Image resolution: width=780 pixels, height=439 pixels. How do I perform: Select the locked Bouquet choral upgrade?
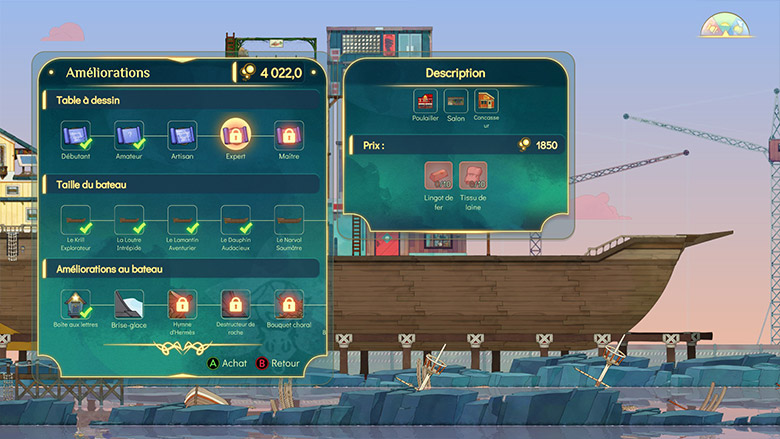point(289,303)
